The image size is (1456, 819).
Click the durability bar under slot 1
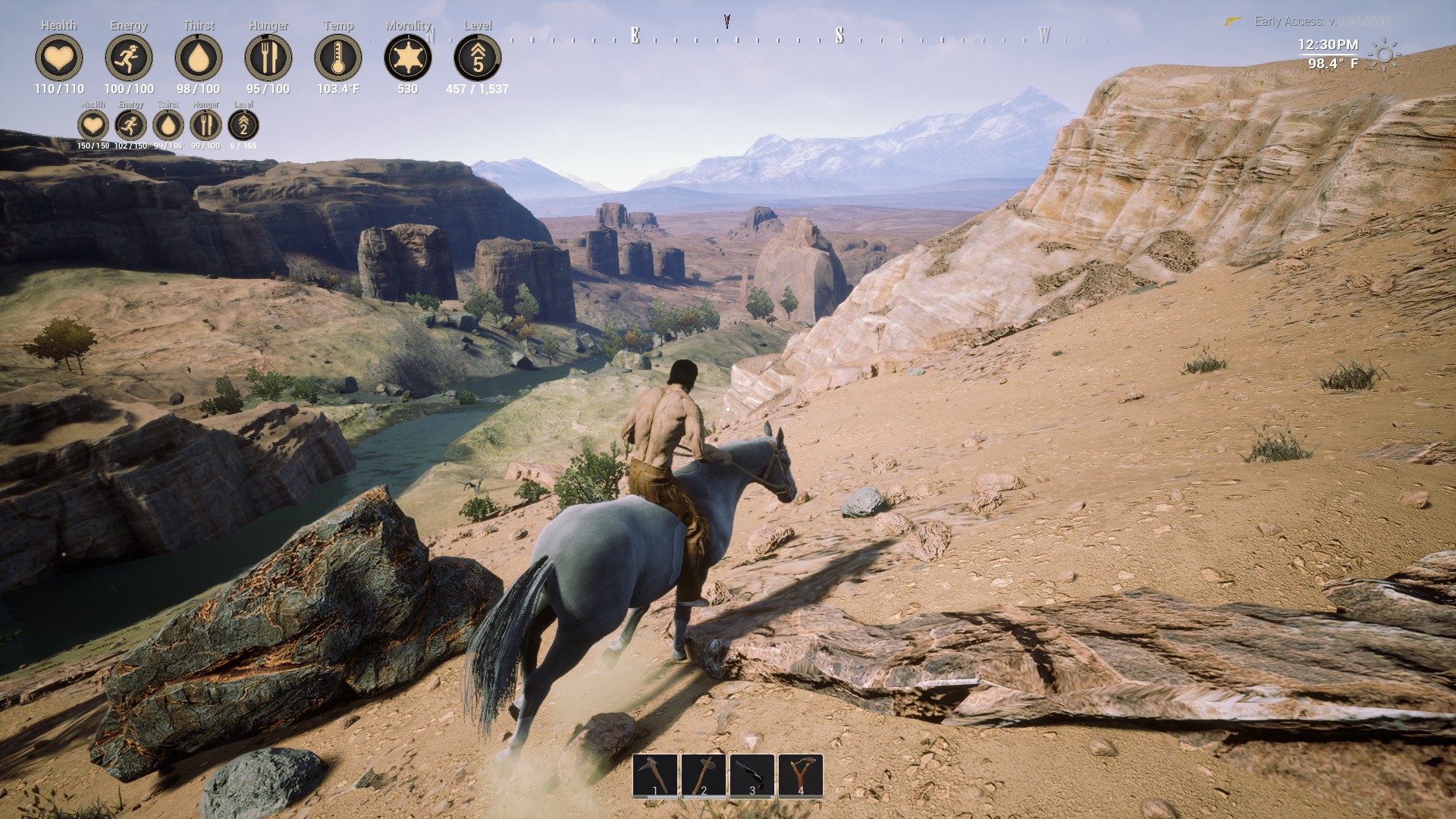(x=654, y=797)
